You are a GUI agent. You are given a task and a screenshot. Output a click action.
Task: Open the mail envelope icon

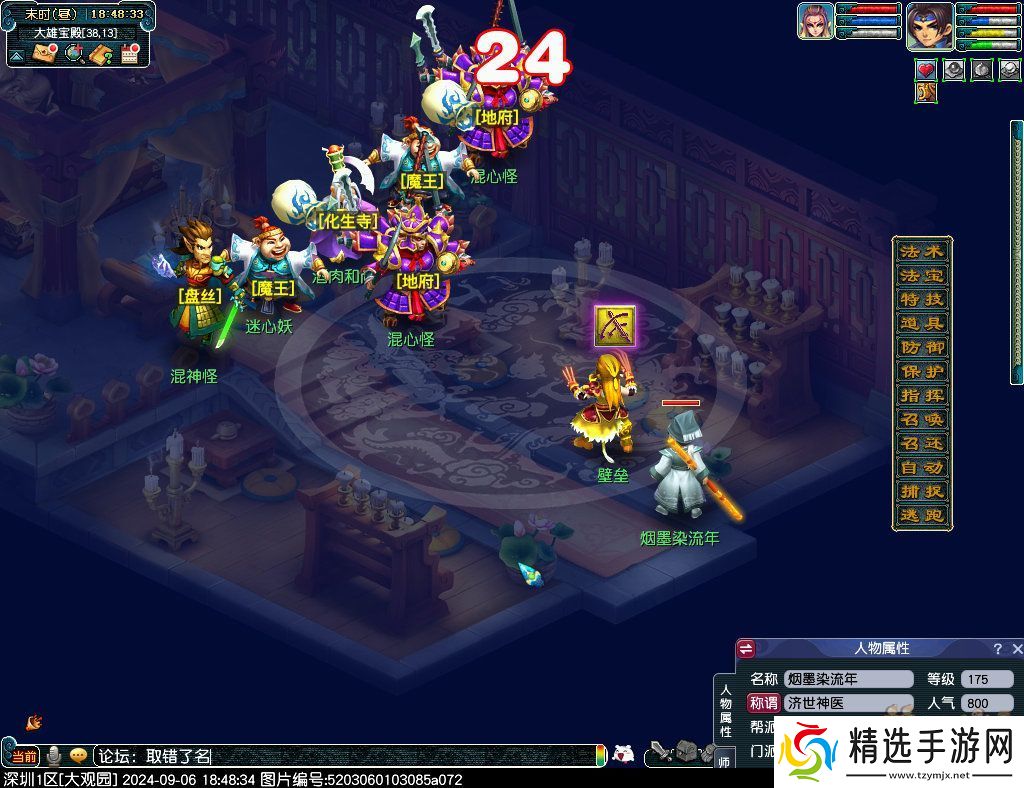[x=44, y=54]
